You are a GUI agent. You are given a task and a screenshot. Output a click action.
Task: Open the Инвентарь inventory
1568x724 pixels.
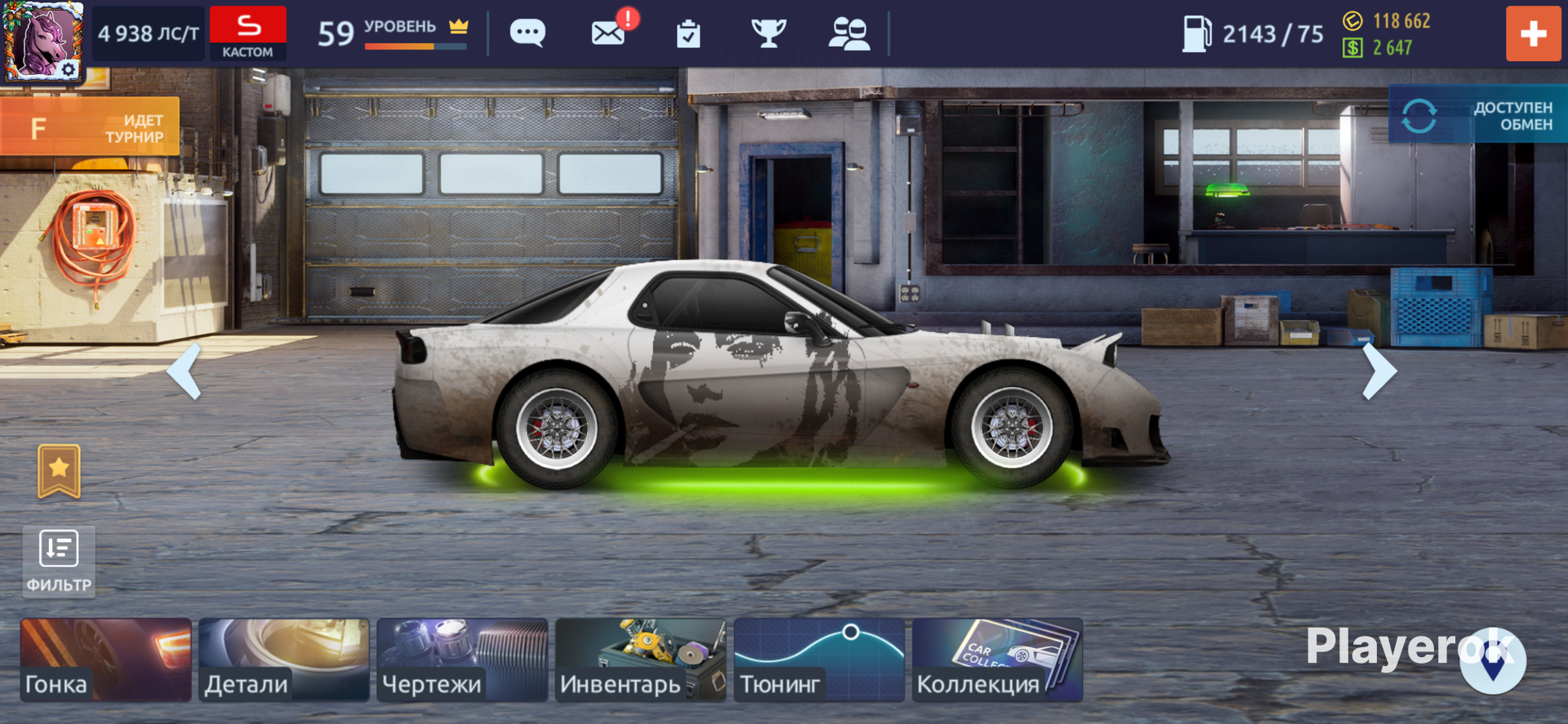tap(640, 660)
